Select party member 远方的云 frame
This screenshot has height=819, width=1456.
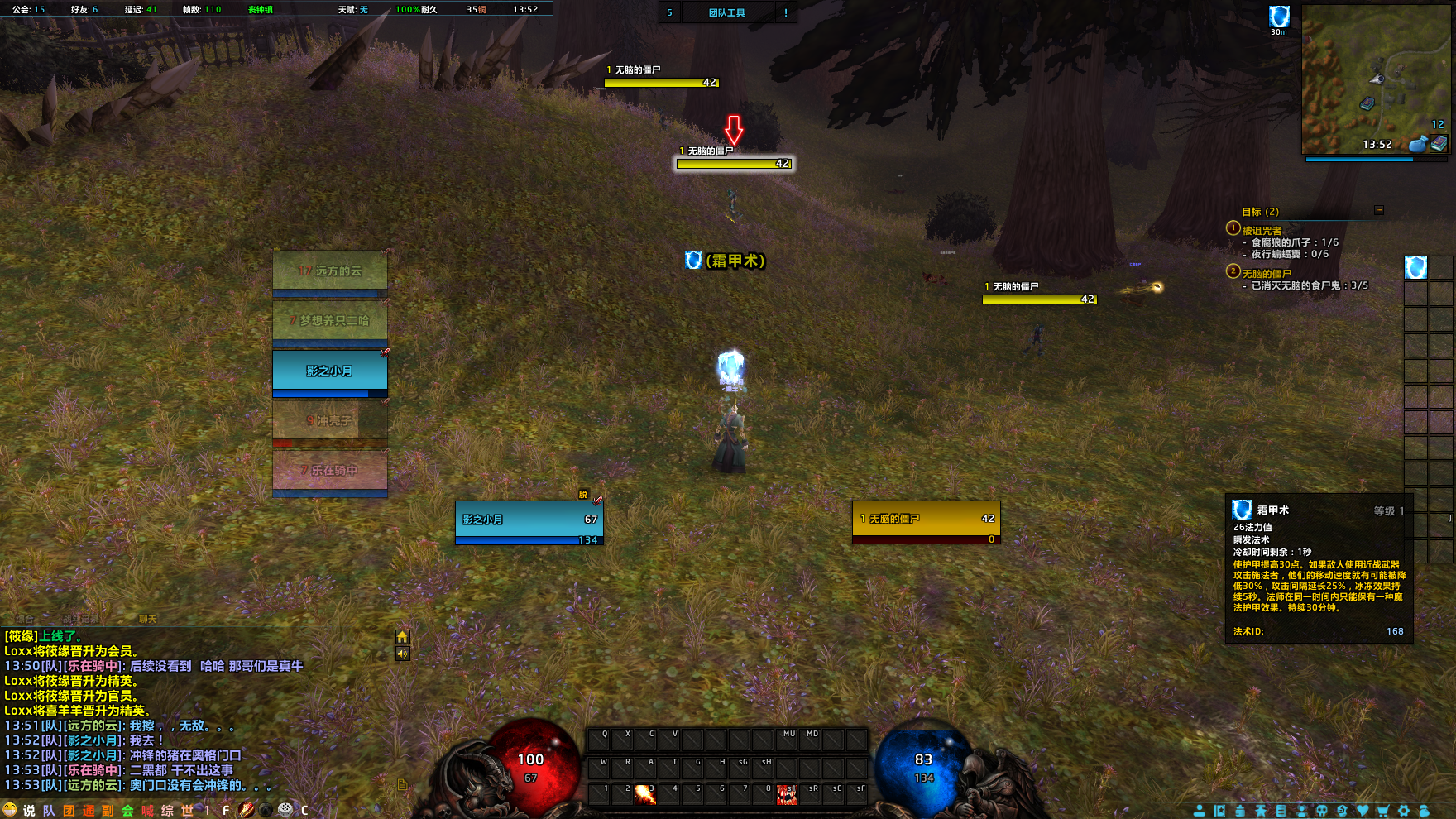pos(330,271)
